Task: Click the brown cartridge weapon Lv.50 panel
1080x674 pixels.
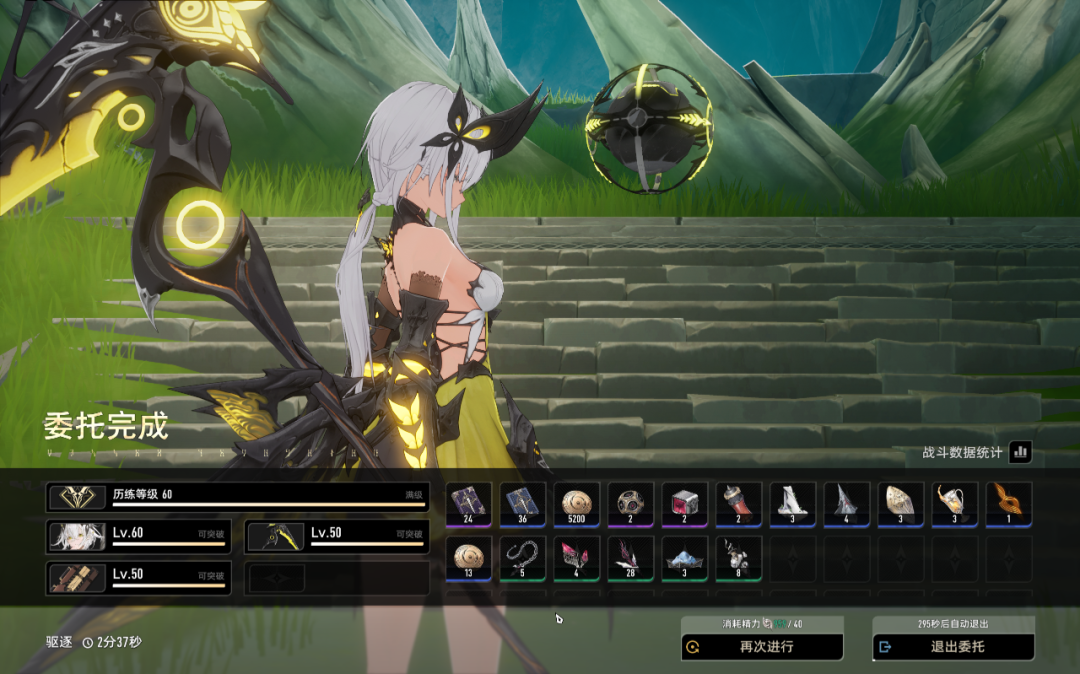Action: coord(138,578)
